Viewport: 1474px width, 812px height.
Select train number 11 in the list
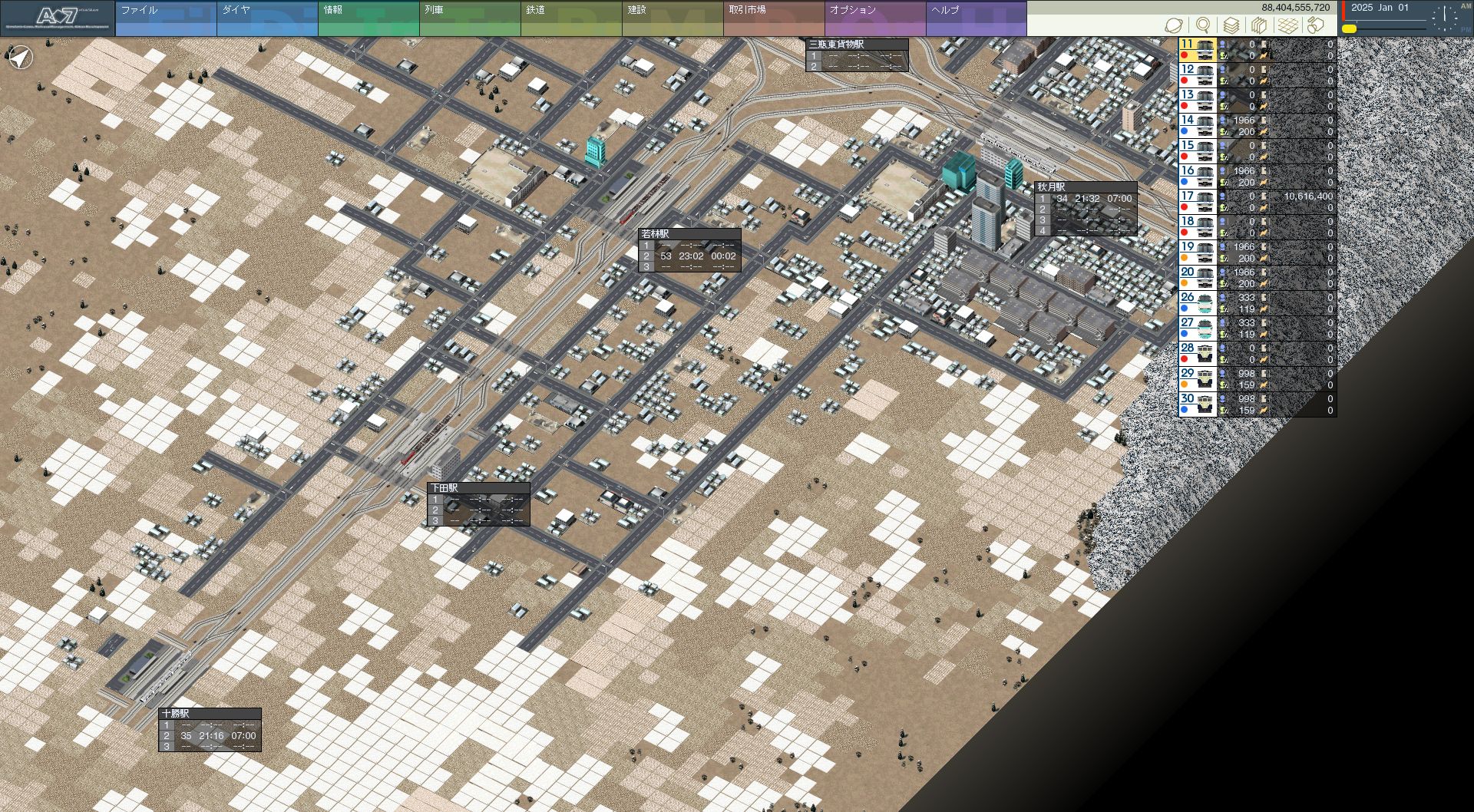1198,50
